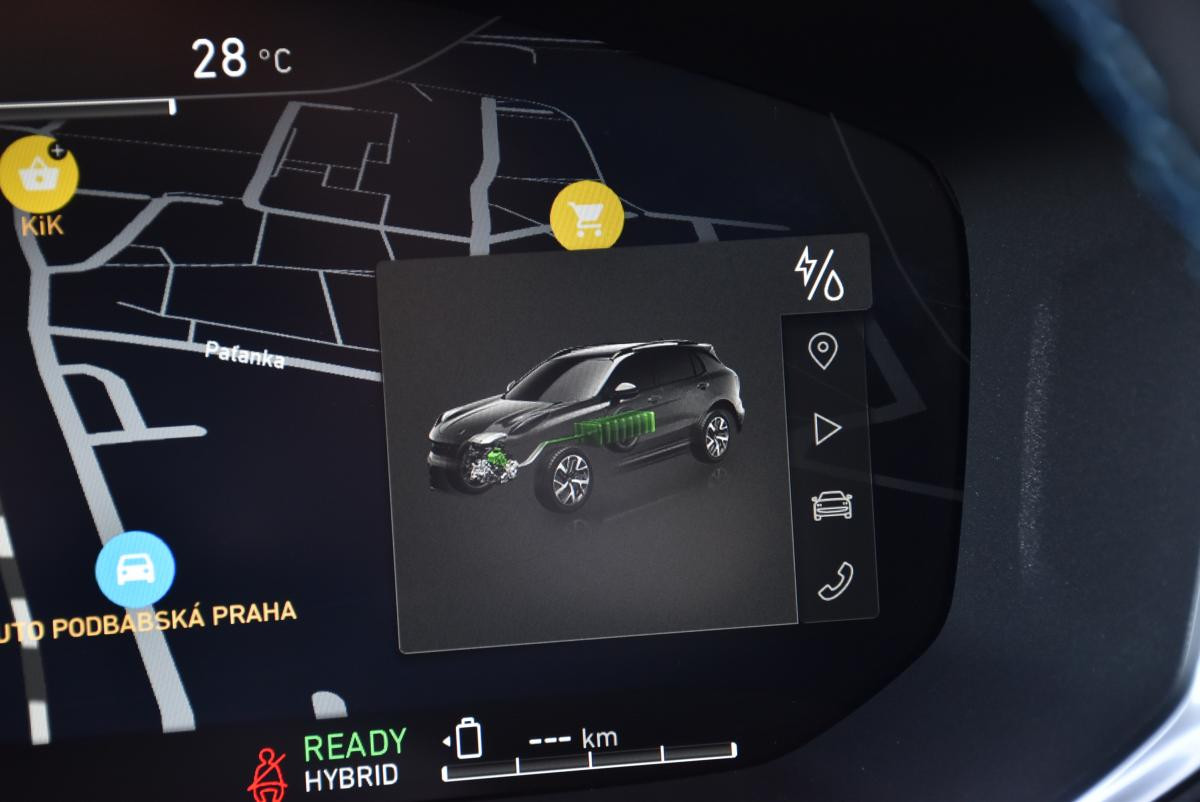Choose the car icon vehicle tab
This screenshot has width=1200, height=802.
tap(832, 505)
